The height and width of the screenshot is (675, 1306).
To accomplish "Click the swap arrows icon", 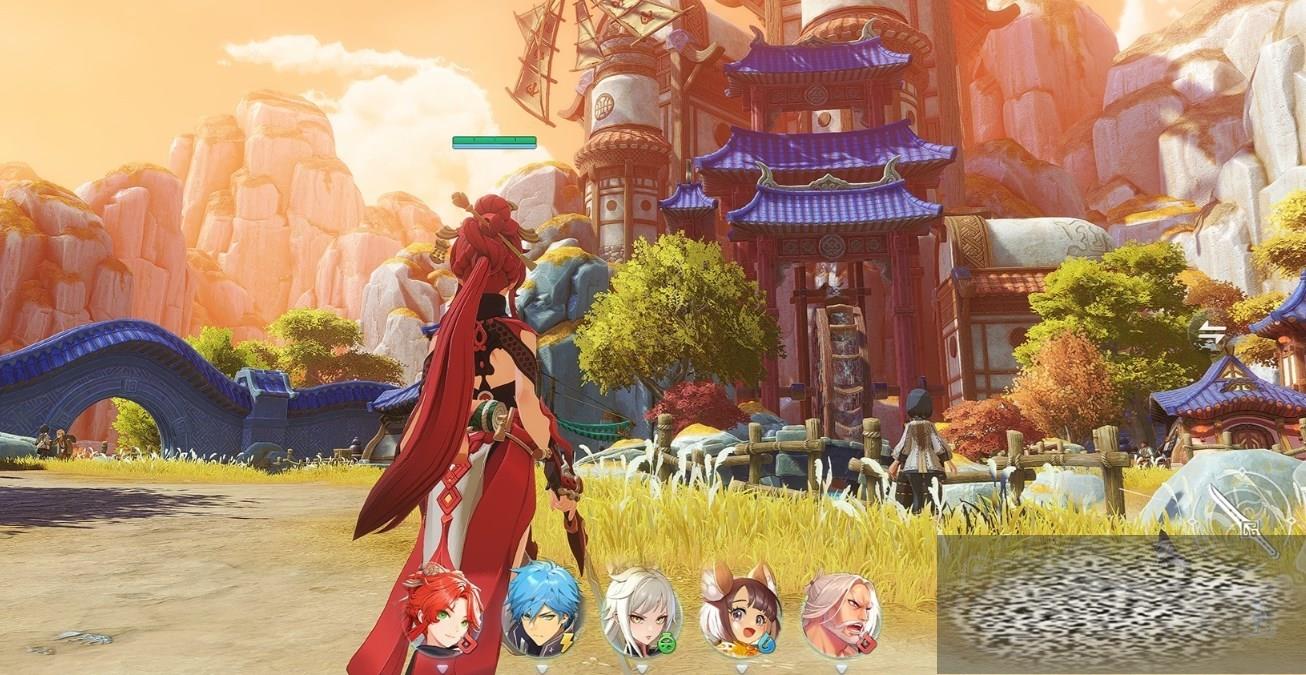I will (x=1213, y=334).
